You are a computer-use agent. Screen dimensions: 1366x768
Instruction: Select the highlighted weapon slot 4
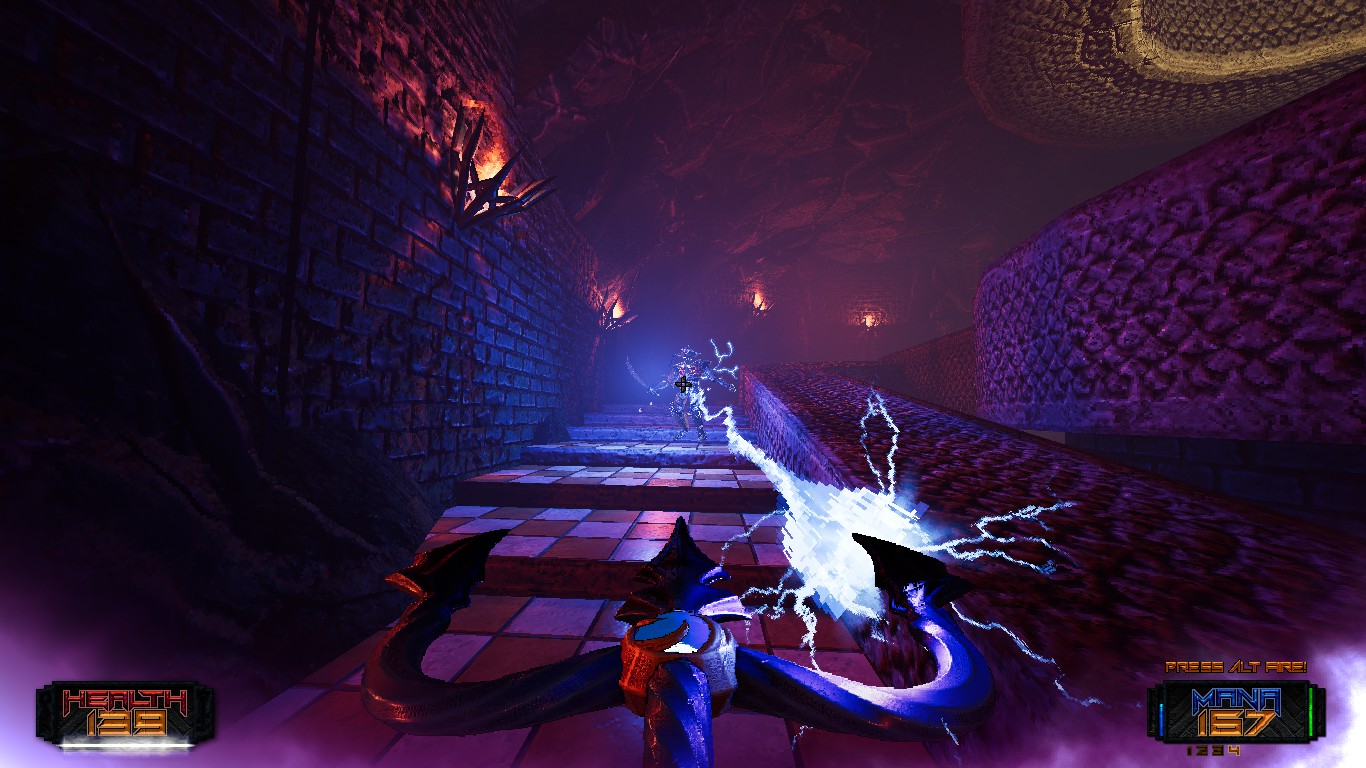pyautogui.click(x=1235, y=750)
